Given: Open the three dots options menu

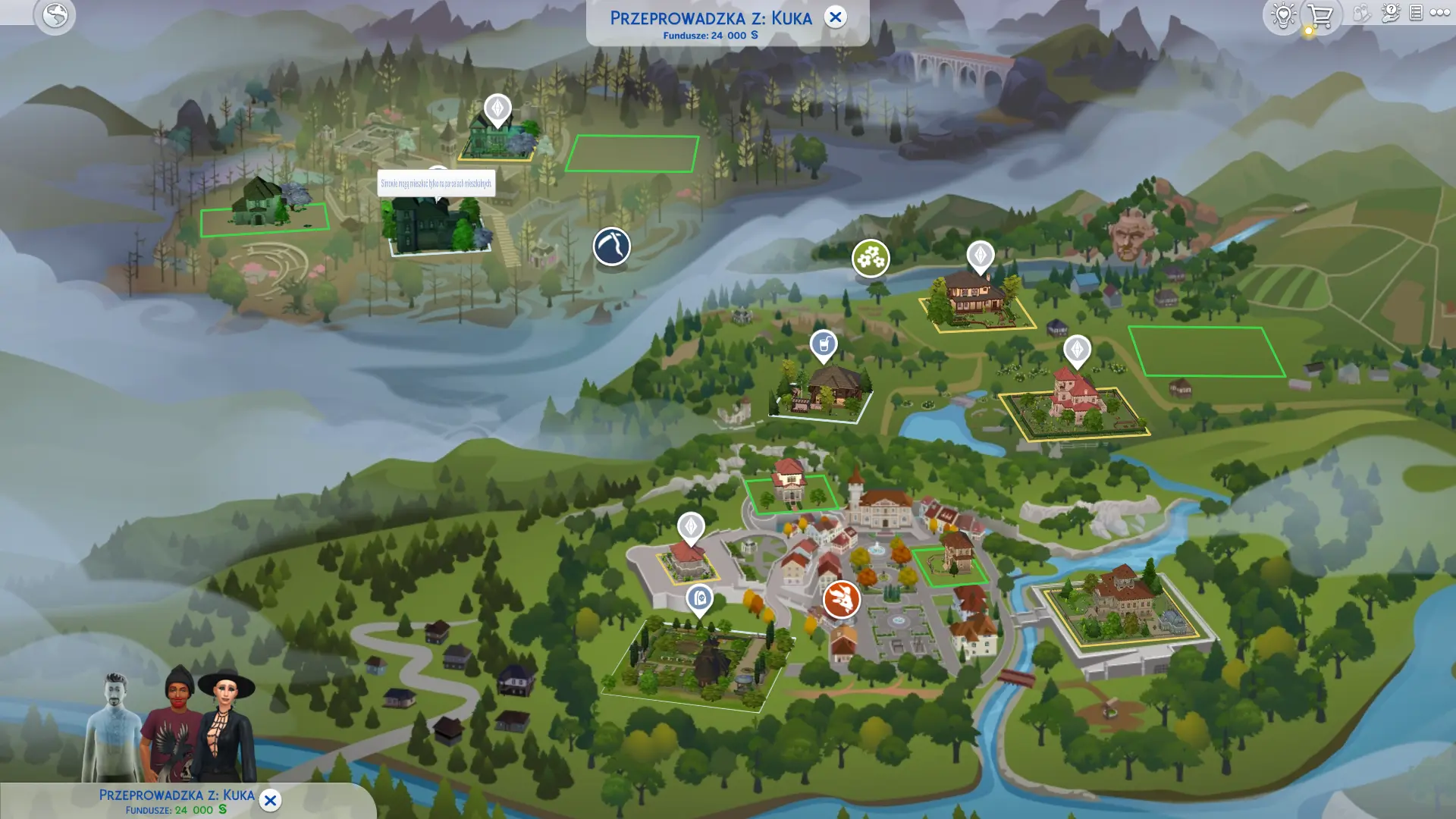Looking at the screenshot, I should [x=1439, y=13].
